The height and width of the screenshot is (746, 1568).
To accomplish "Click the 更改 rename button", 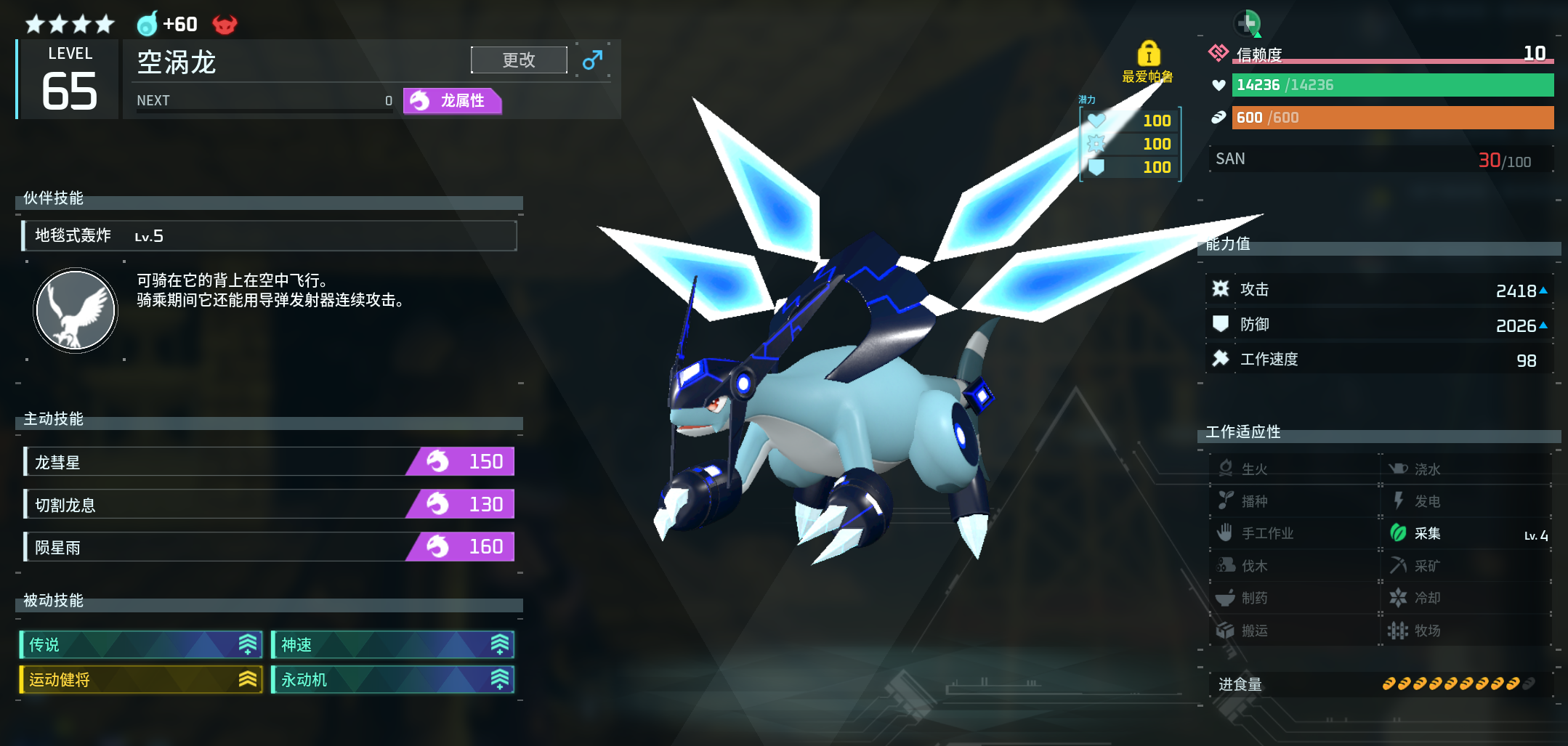I will (x=519, y=60).
